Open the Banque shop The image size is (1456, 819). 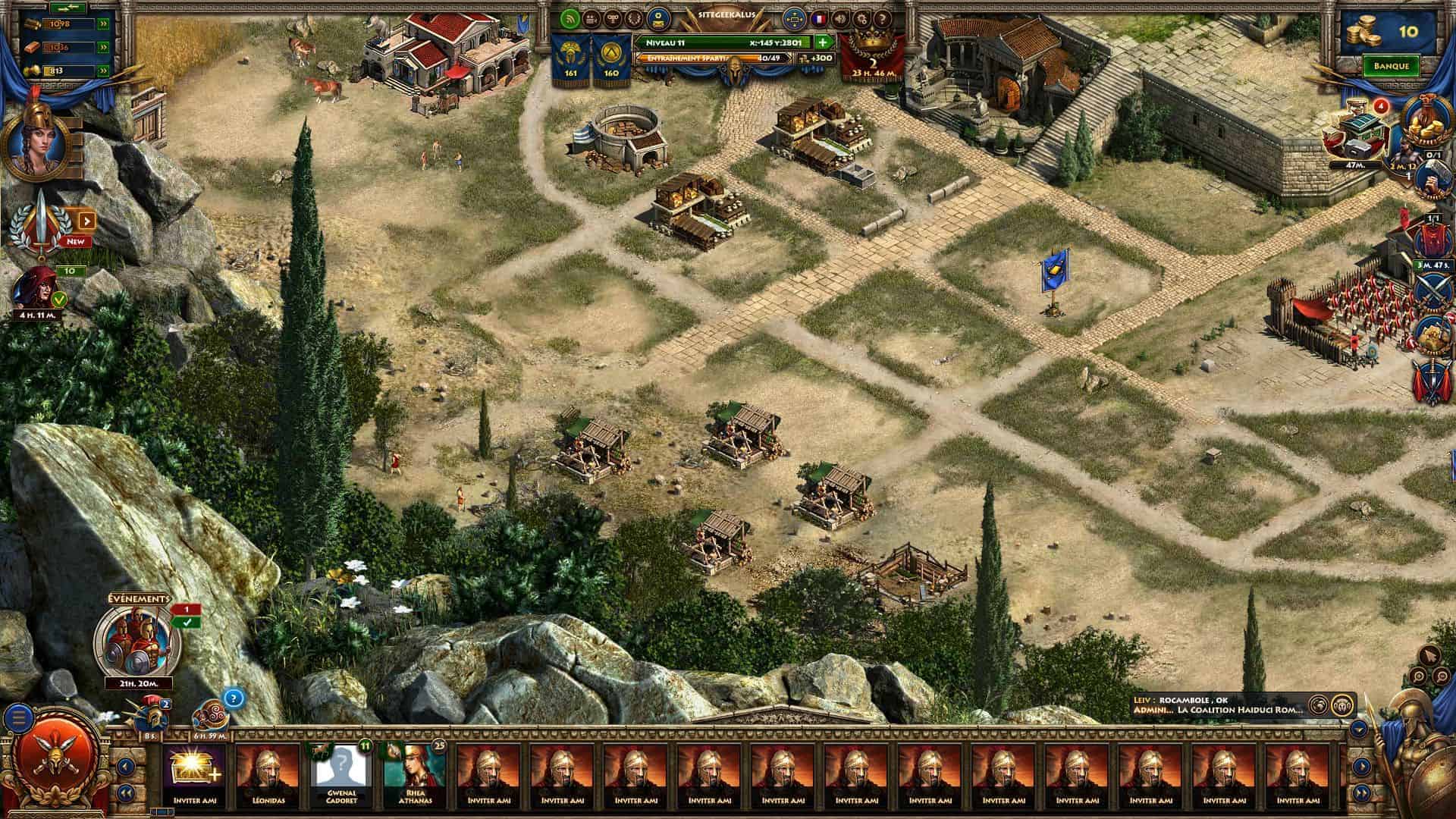pos(1391,66)
